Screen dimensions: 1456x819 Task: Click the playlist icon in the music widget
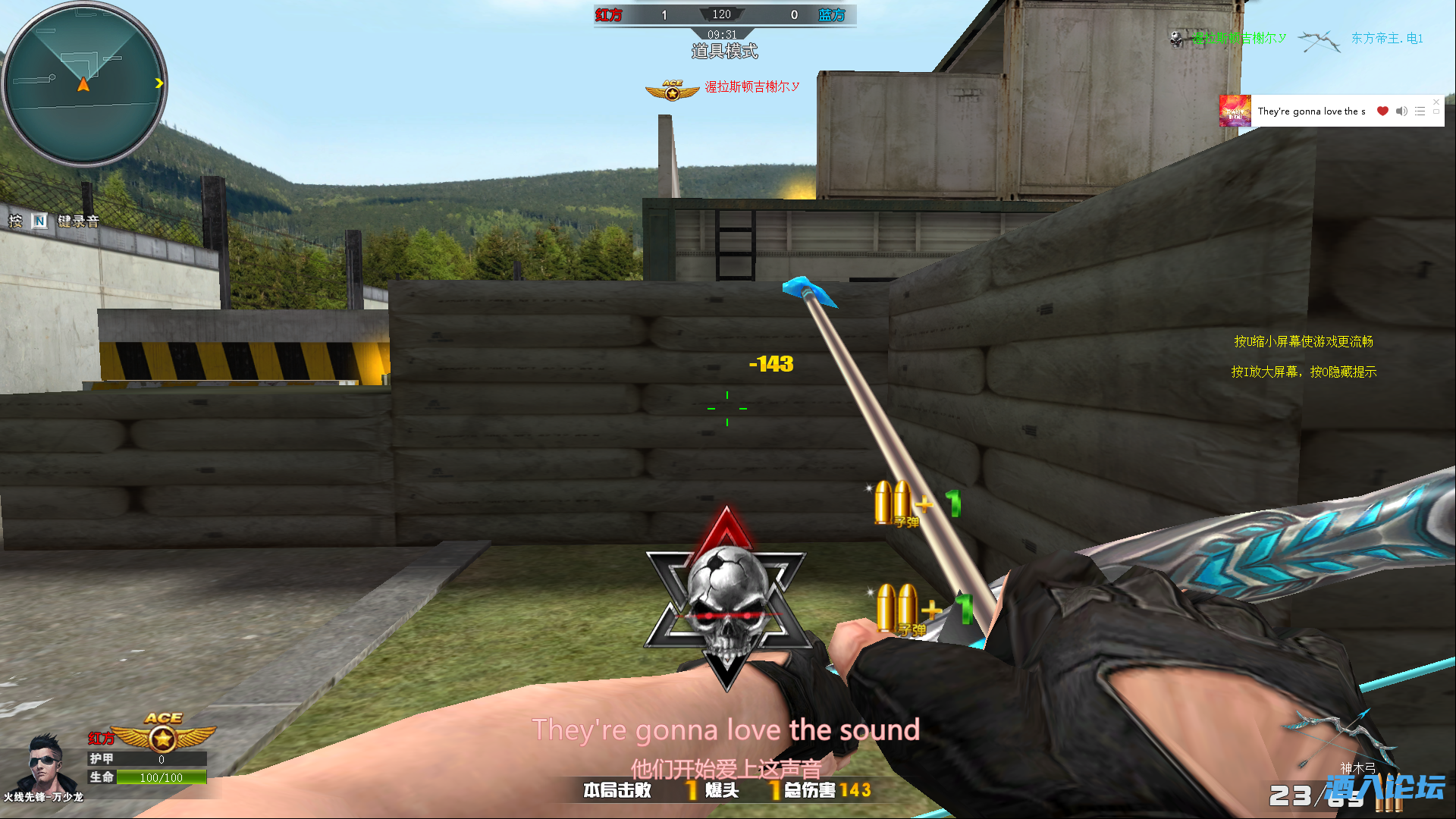(1420, 111)
